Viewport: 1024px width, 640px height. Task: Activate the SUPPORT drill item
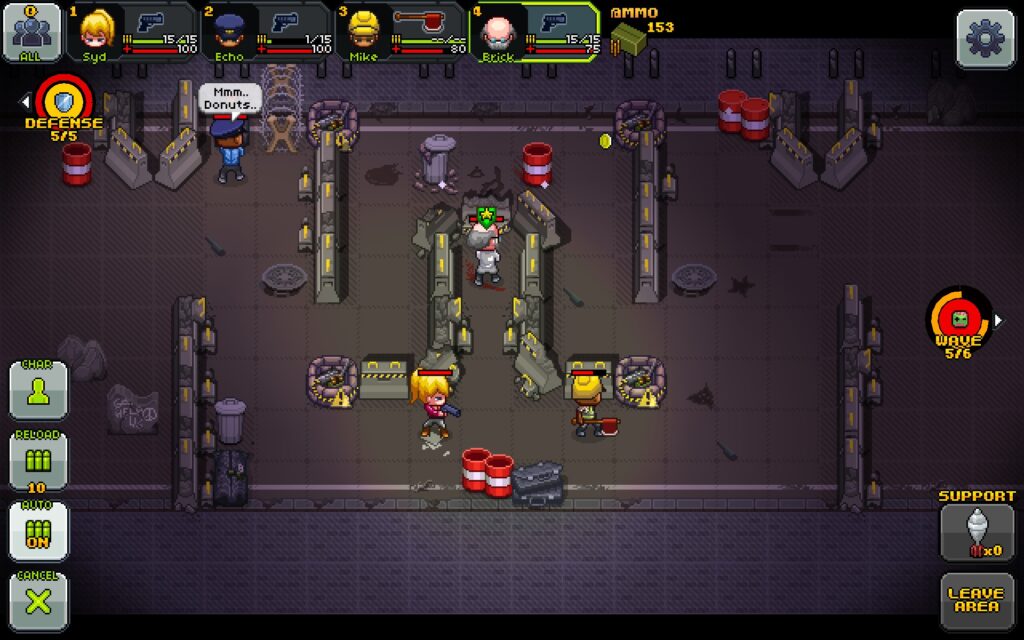977,532
